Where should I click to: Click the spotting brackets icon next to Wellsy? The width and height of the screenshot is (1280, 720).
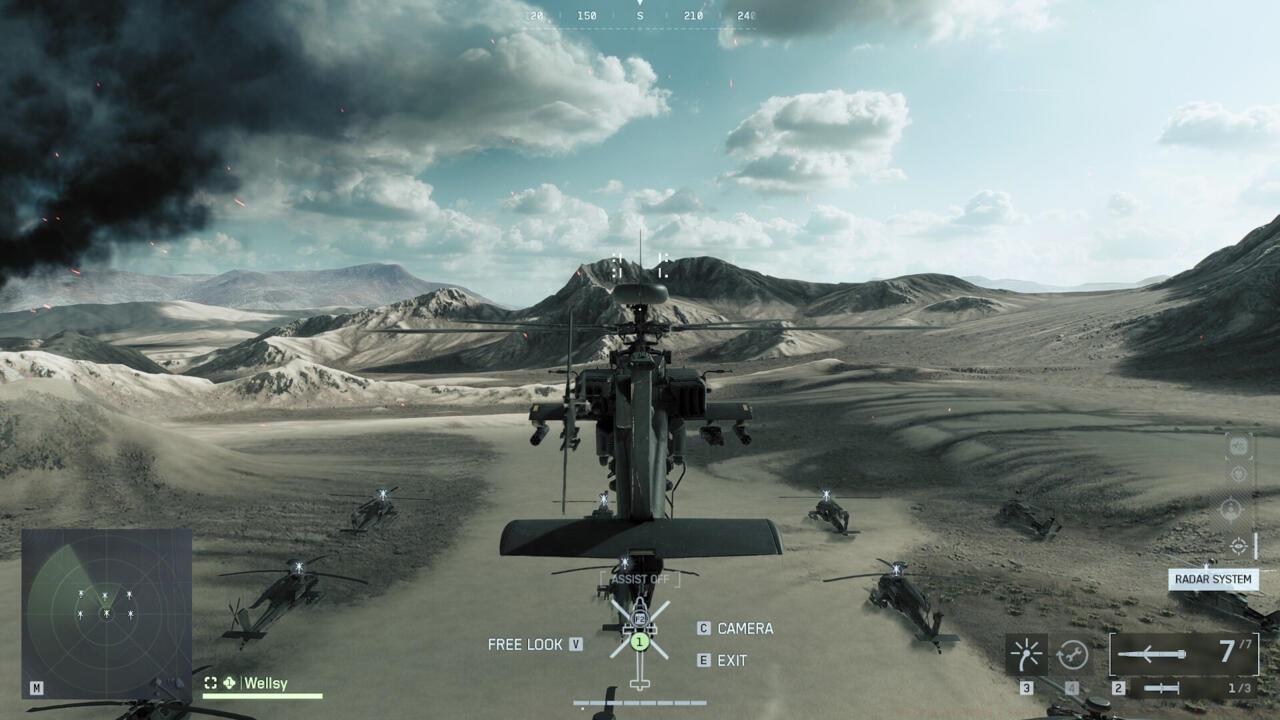tap(210, 683)
